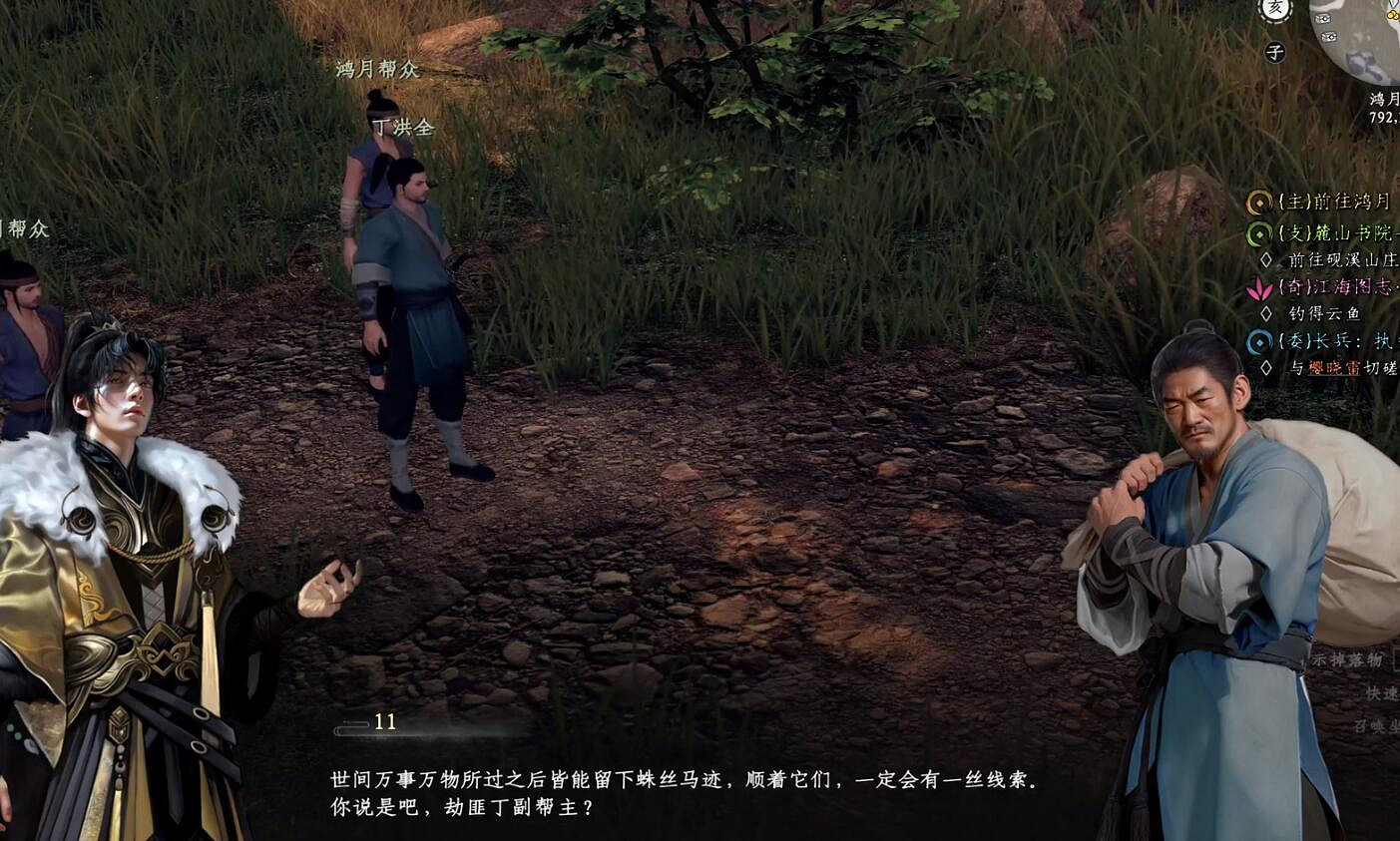This screenshot has height=841, width=1400.
Task: Click the green (支) icon beside 麓山书院
Action: tap(1258, 233)
